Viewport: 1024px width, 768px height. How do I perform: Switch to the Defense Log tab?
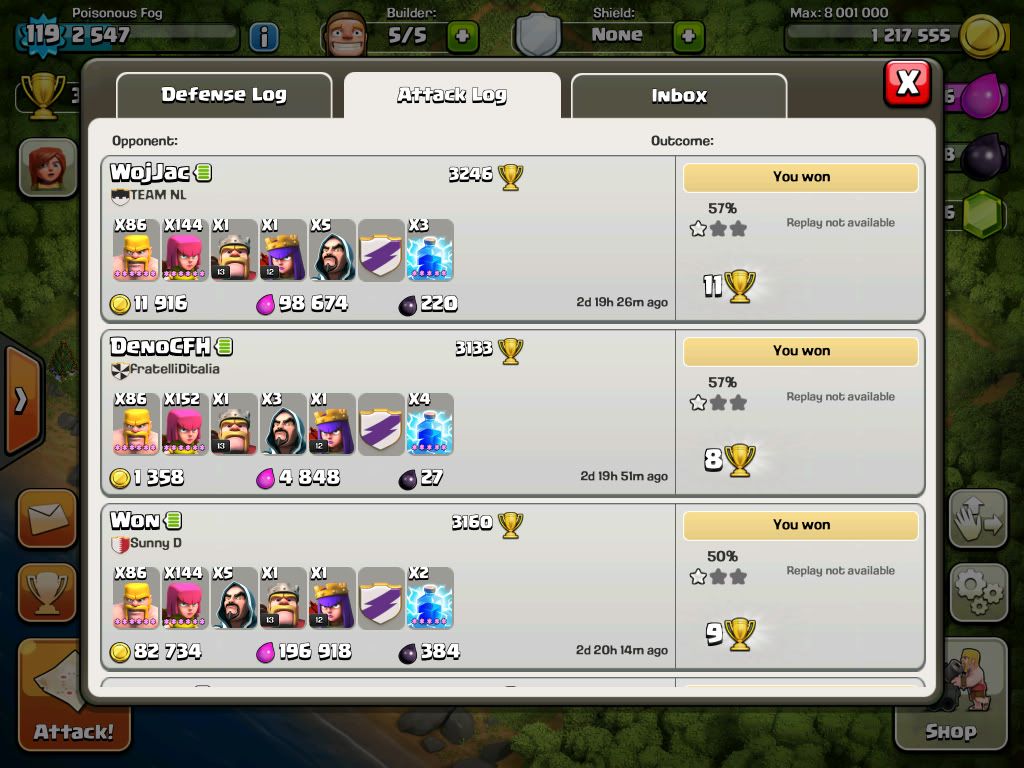[x=224, y=96]
